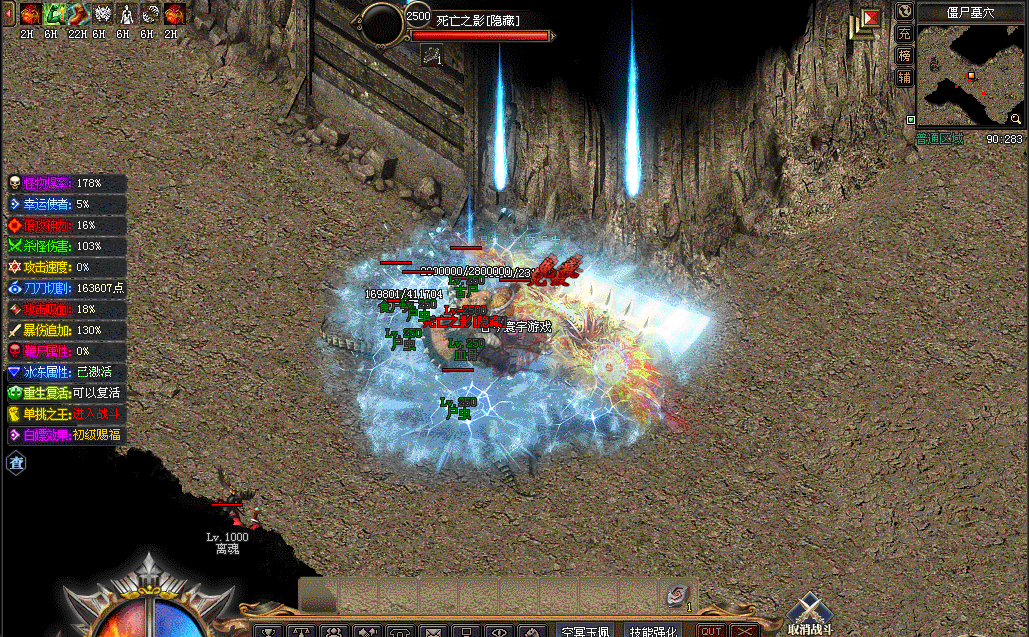
Task: Open the 充 recharge button
Action: (x=904, y=33)
